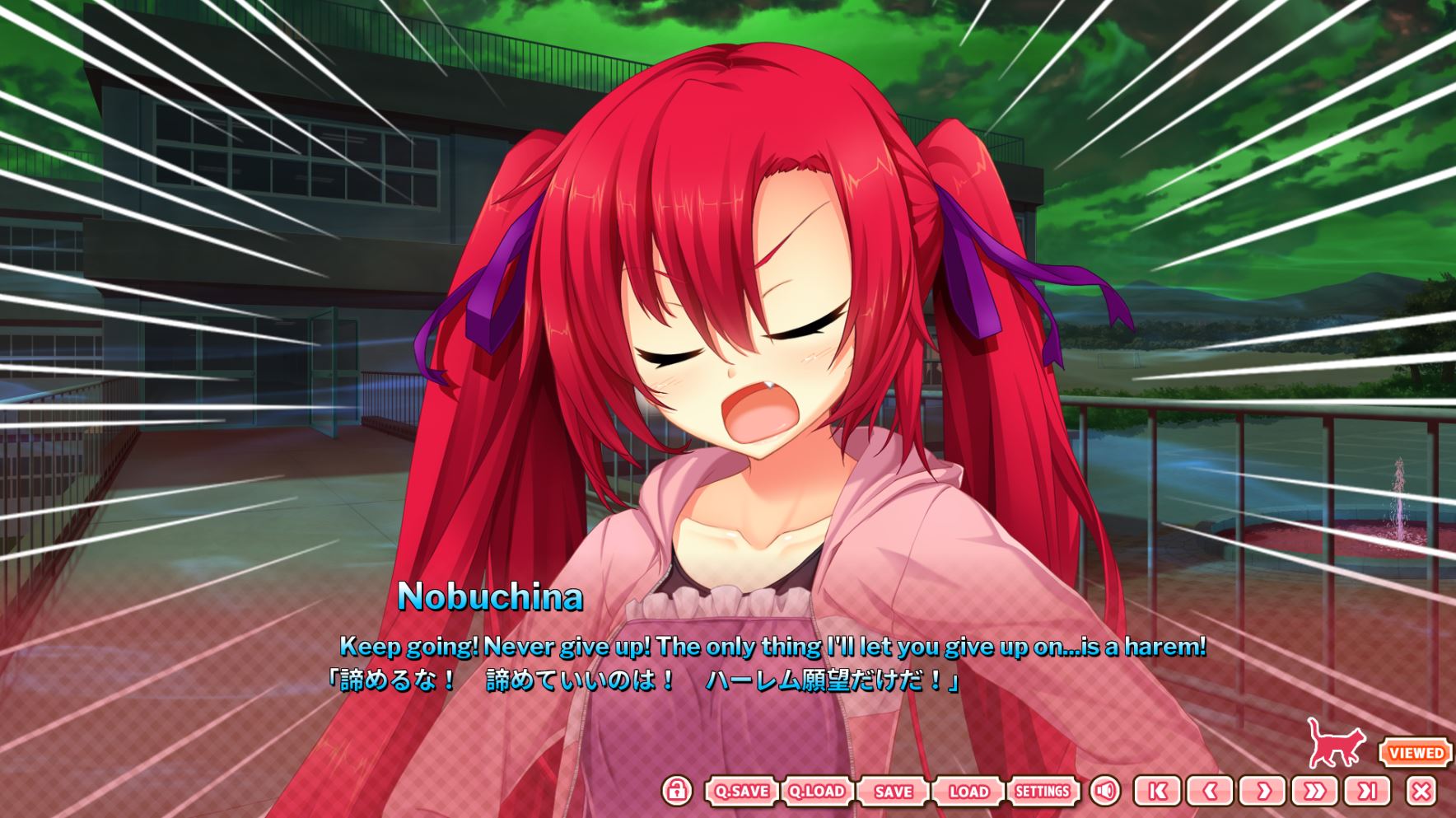Open the SAVE menu
1456x818 pixels.
[894, 792]
